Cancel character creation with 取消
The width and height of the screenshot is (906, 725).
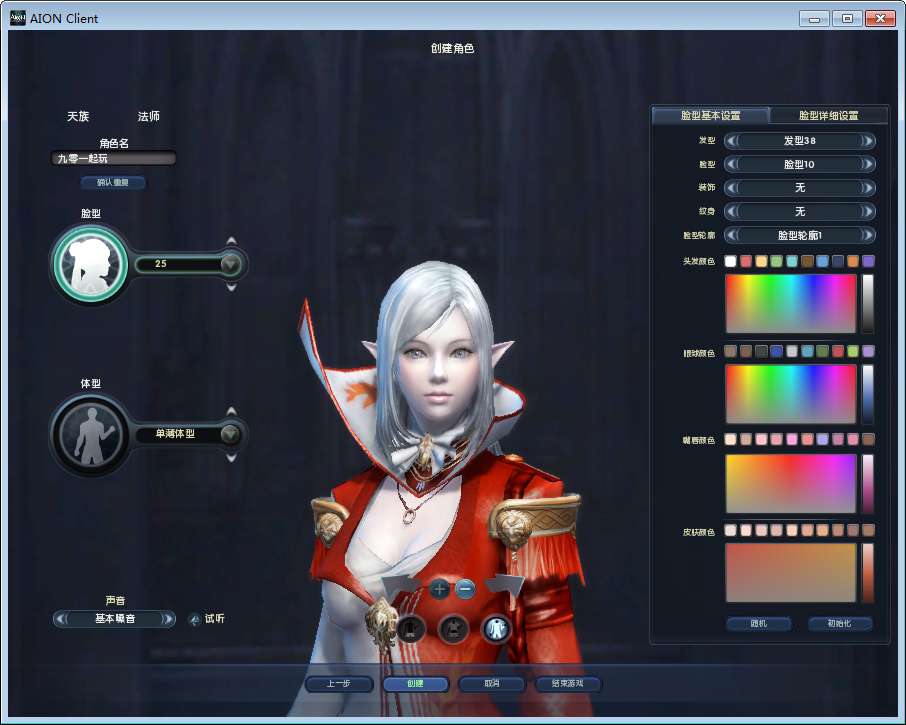(x=491, y=684)
